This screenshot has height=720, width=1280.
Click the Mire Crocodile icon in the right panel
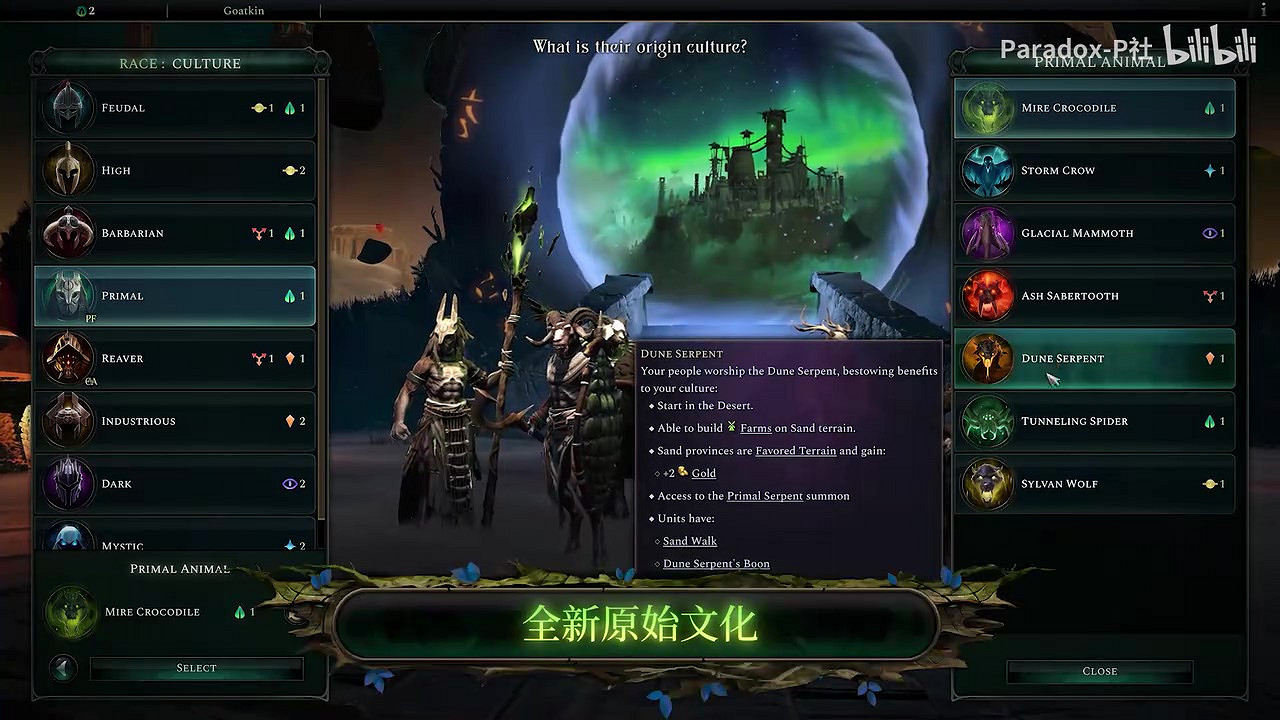coord(987,108)
